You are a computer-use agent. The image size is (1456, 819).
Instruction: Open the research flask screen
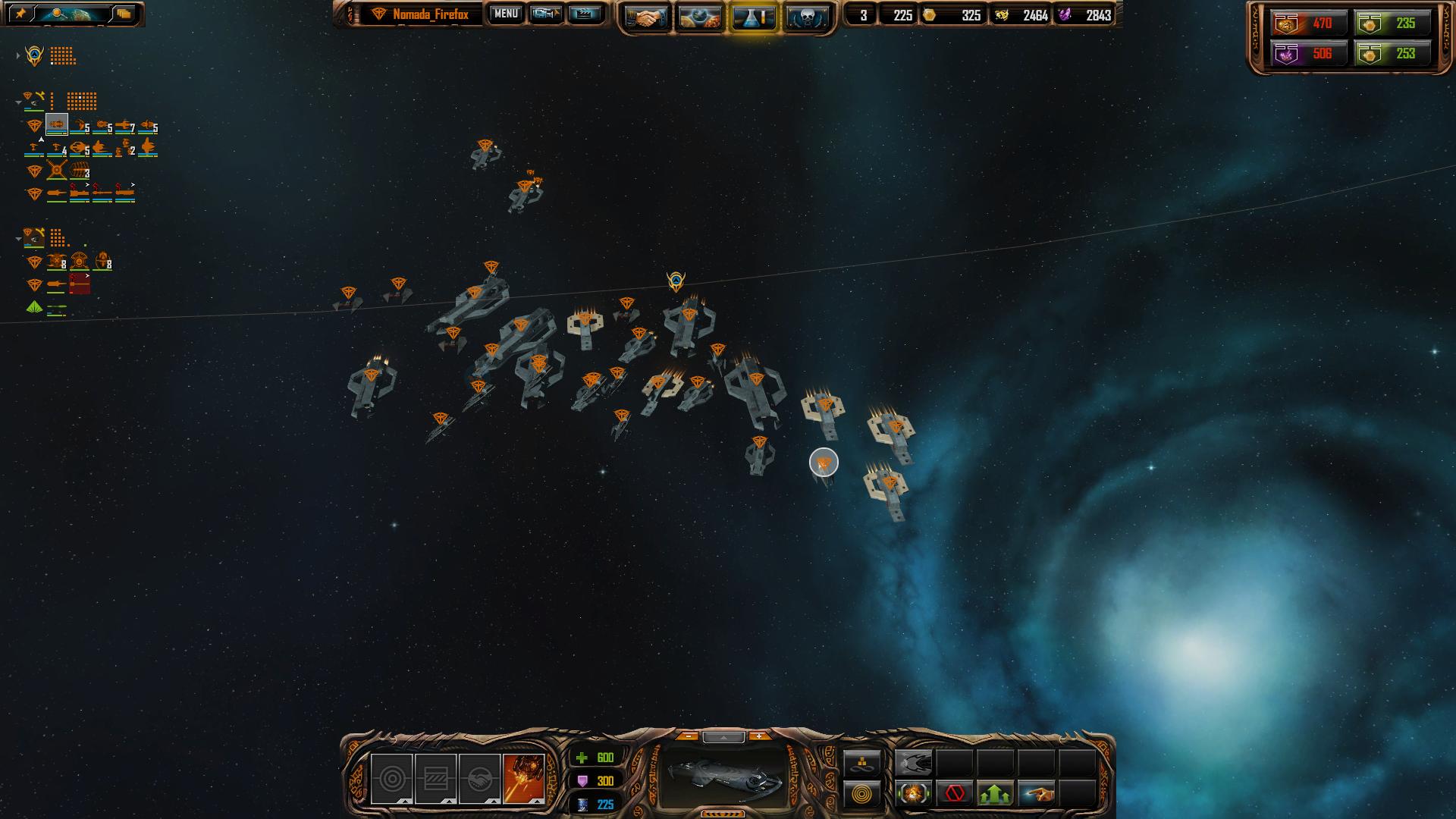click(x=753, y=17)
